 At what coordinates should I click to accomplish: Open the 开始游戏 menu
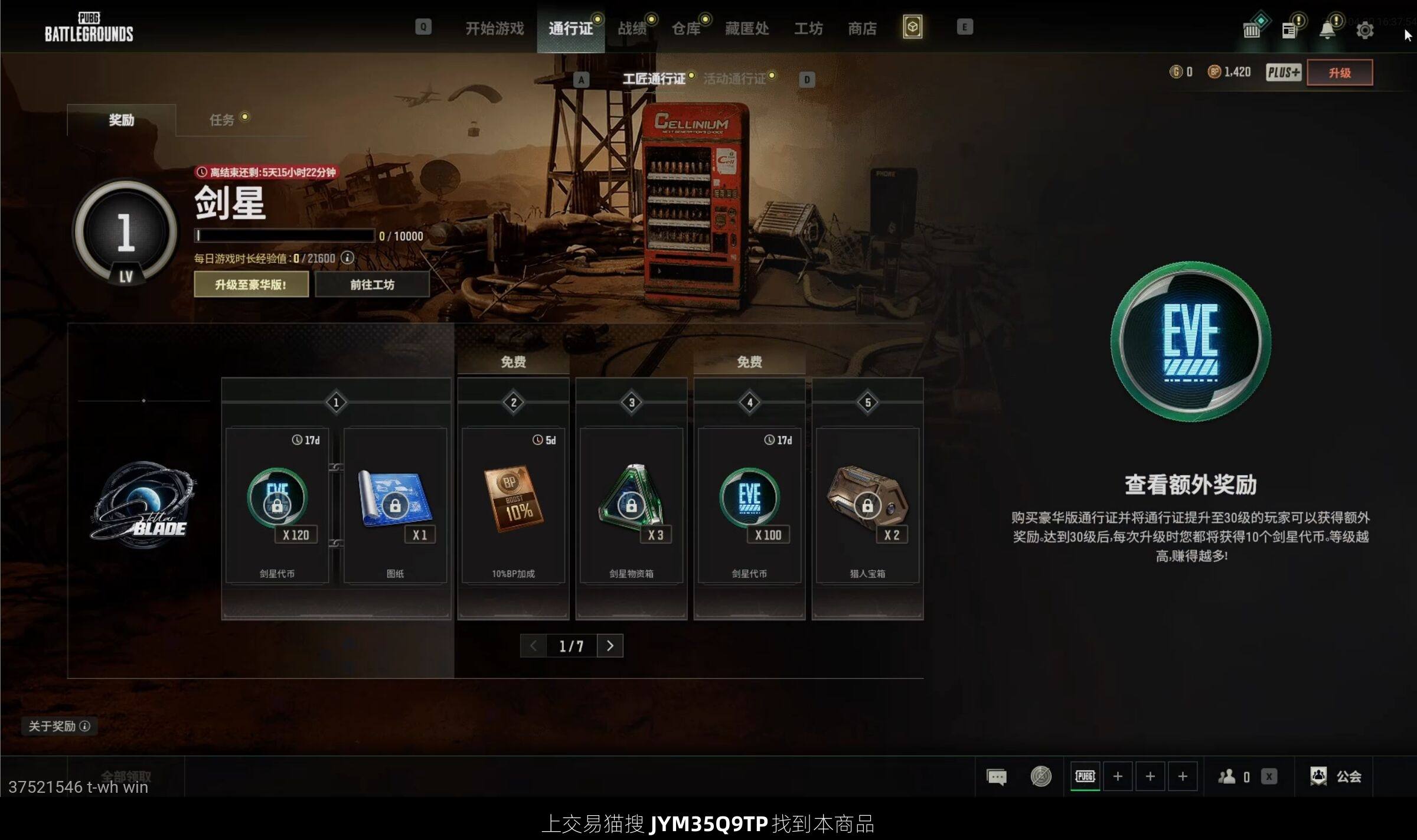(x=494, y=28)
